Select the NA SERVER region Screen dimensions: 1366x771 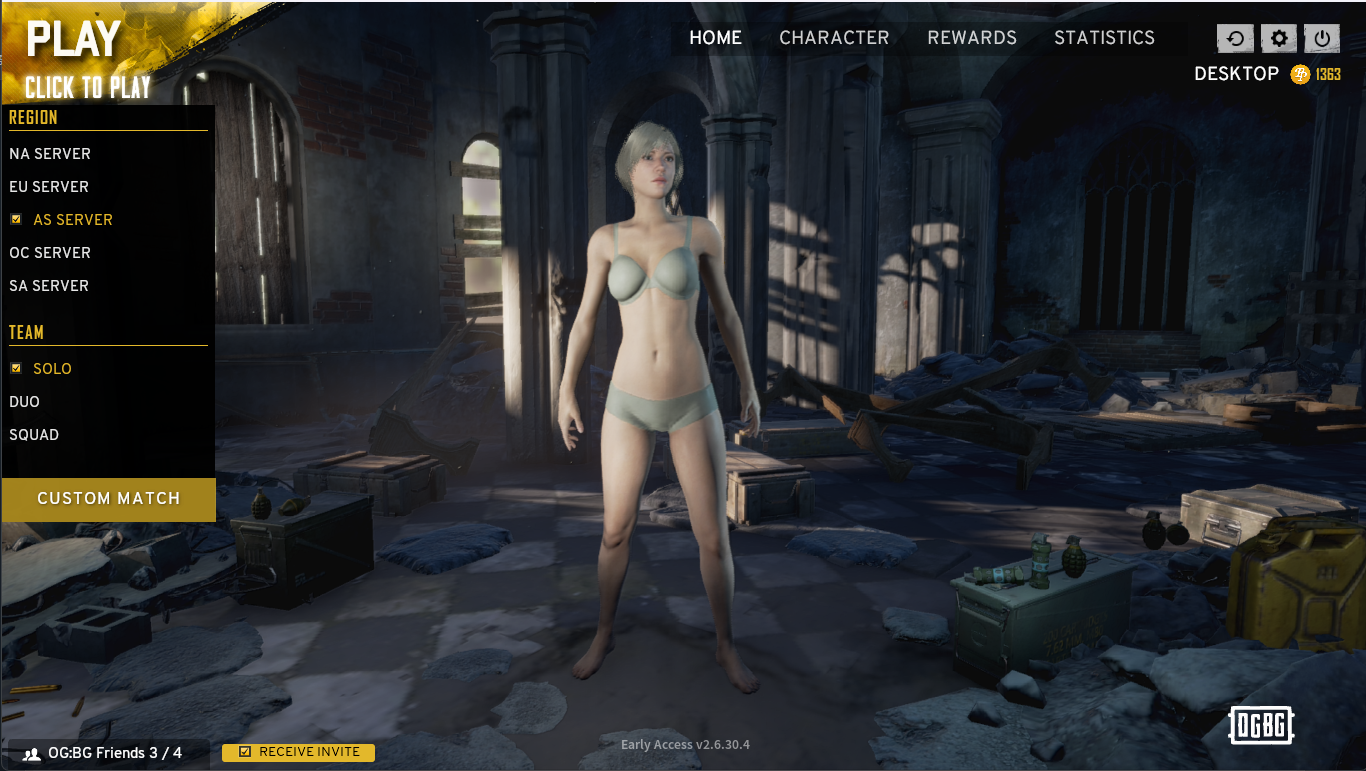click(50, 153)
